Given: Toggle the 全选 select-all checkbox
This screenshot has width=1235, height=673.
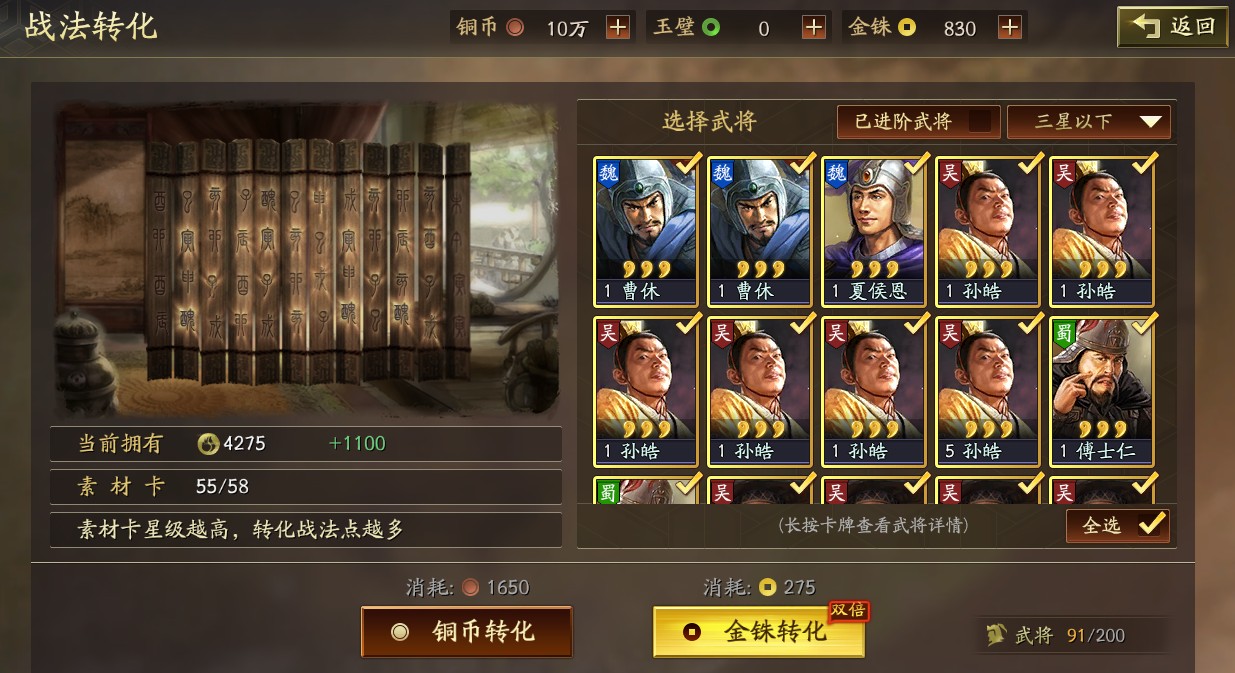Looking at the screenshot, I should click(x=1150, y=525).
